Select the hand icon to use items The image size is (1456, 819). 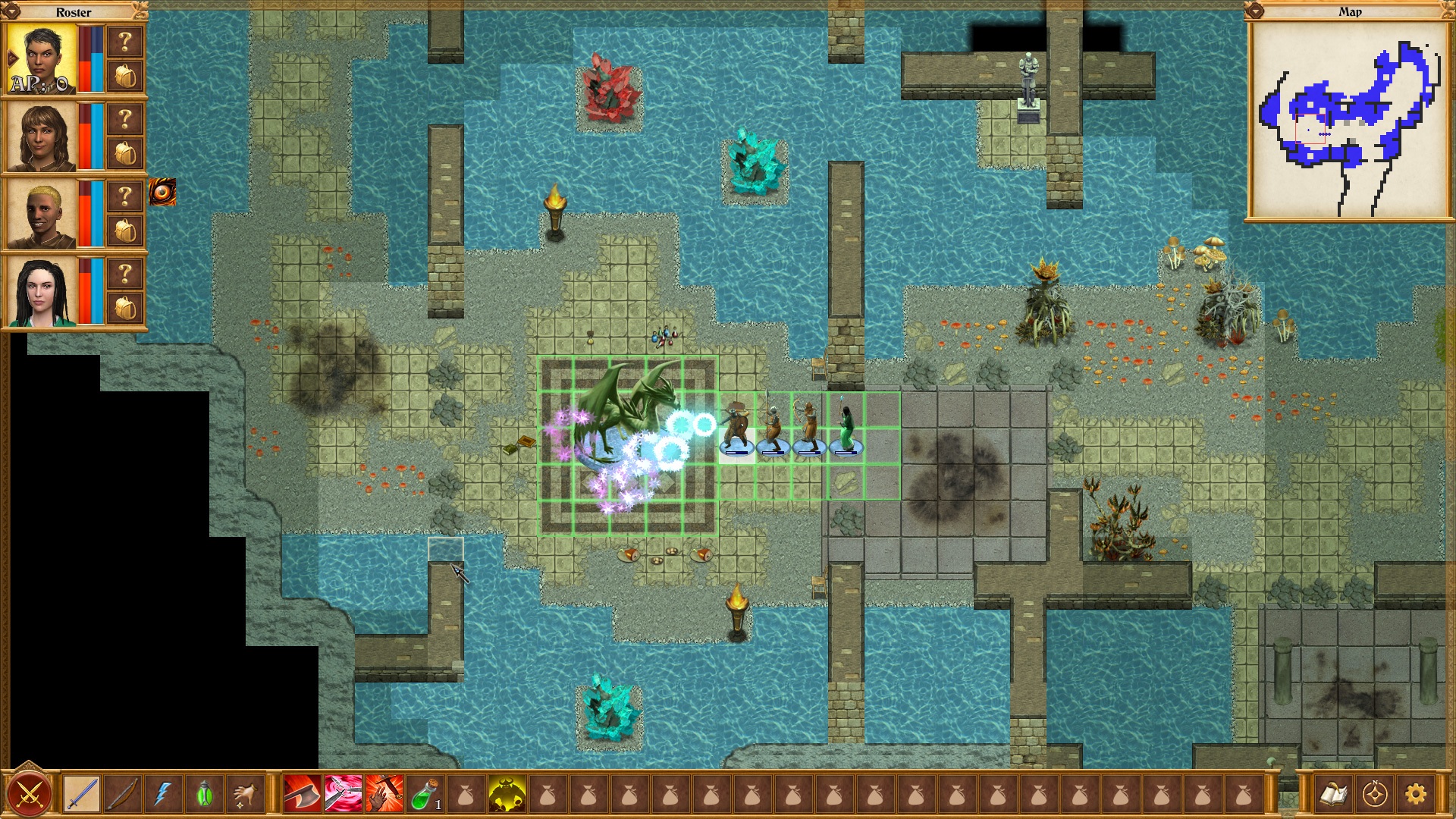click(x=246, y=792)
